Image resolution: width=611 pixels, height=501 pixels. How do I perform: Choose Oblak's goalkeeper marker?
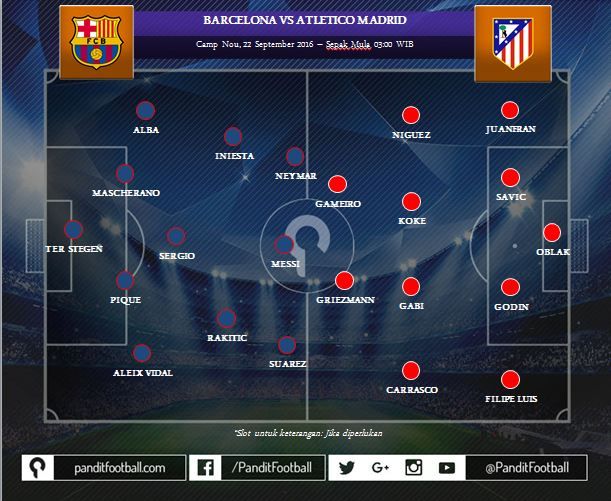551,233
